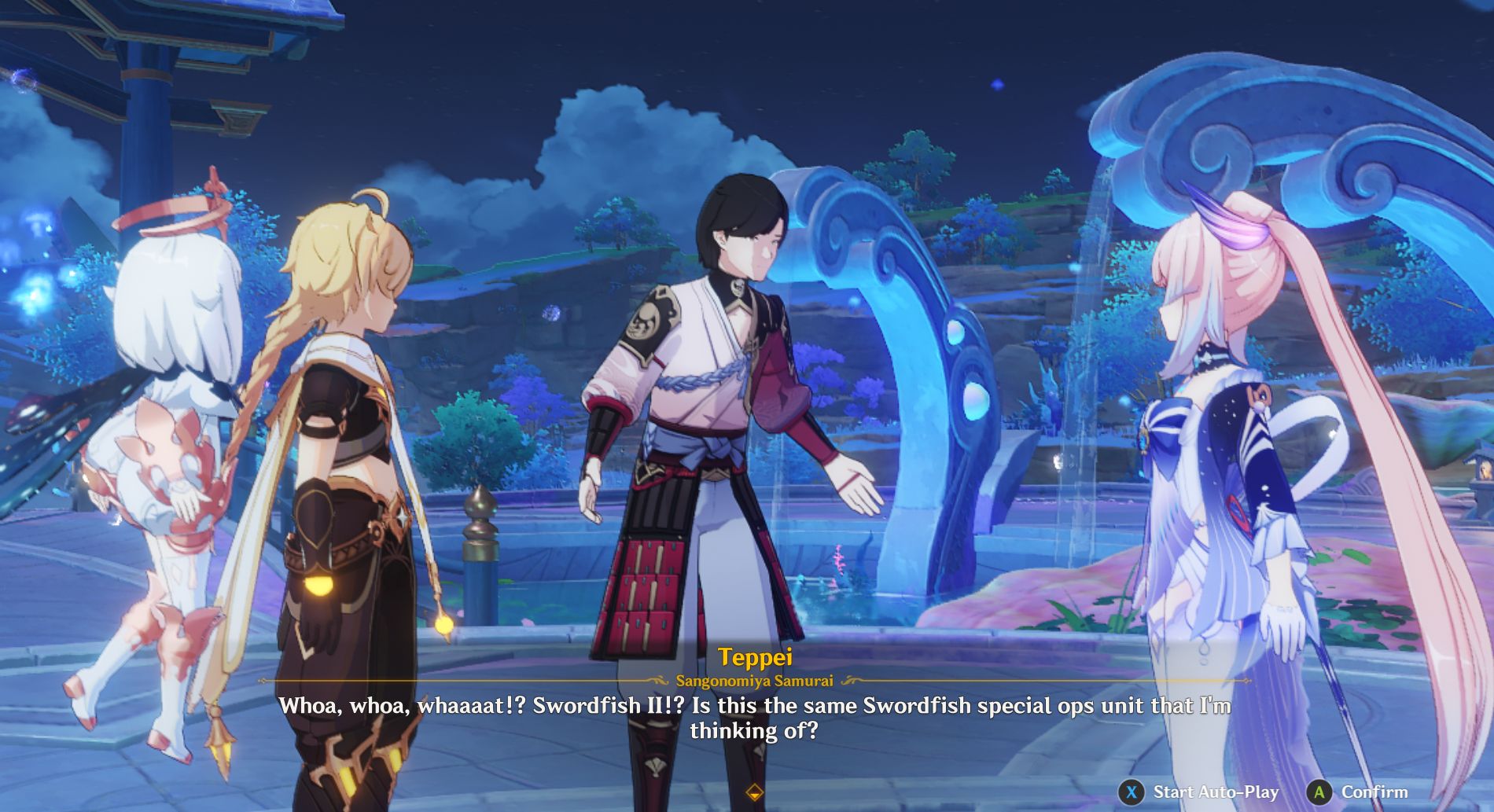The height and width of the screenshot is (812, 1494).
Task: Click the orange dialogue continue diamond
Action: pos(755,792)
